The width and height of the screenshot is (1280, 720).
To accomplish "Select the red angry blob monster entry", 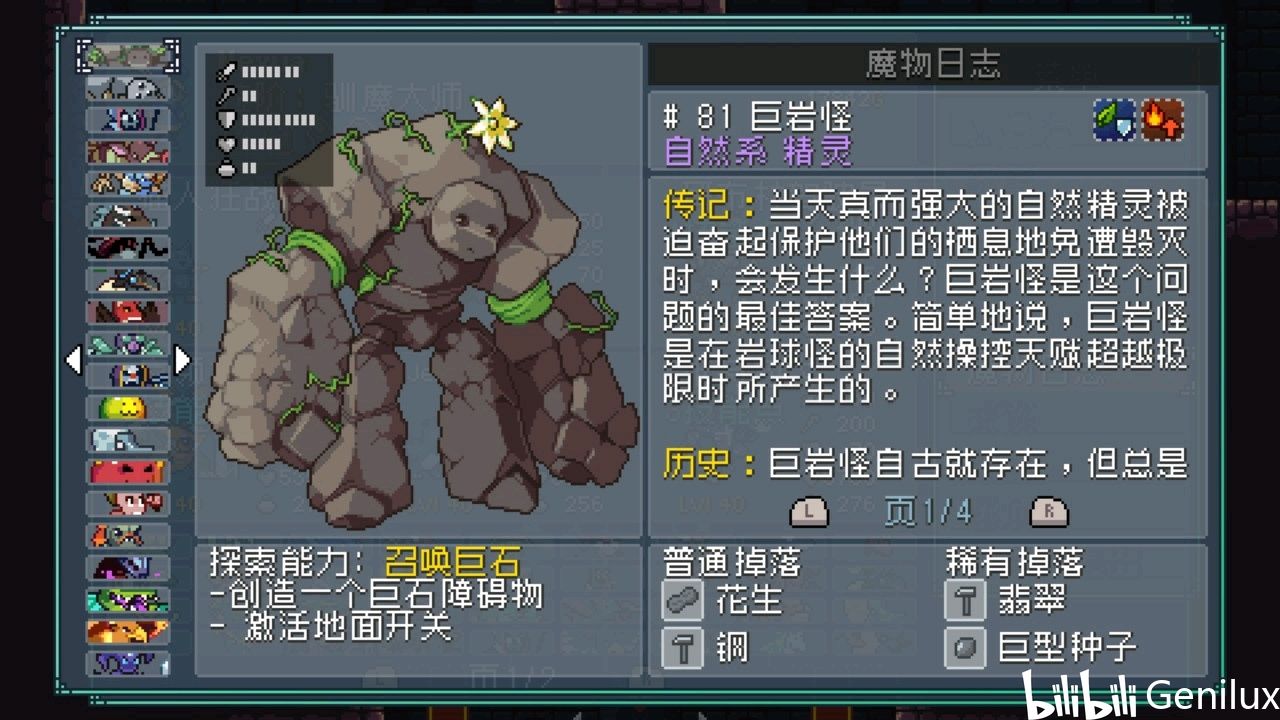I will click(128, 471).
